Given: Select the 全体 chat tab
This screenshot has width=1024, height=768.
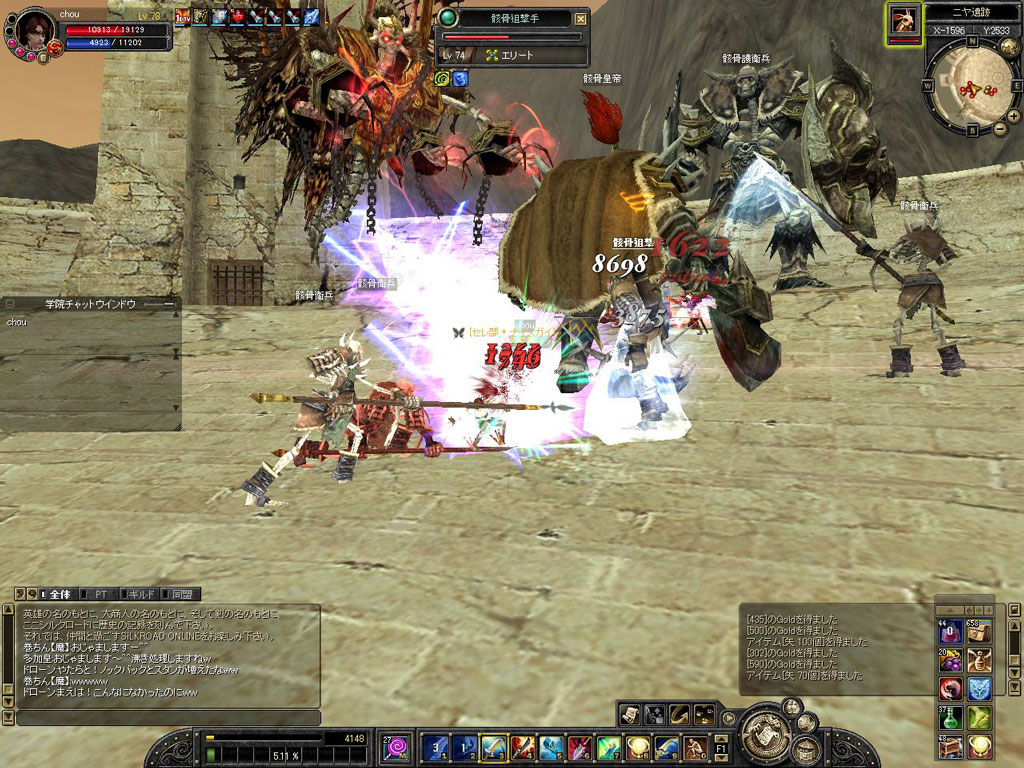Looking at the screenshot, I should coord(59,594).
